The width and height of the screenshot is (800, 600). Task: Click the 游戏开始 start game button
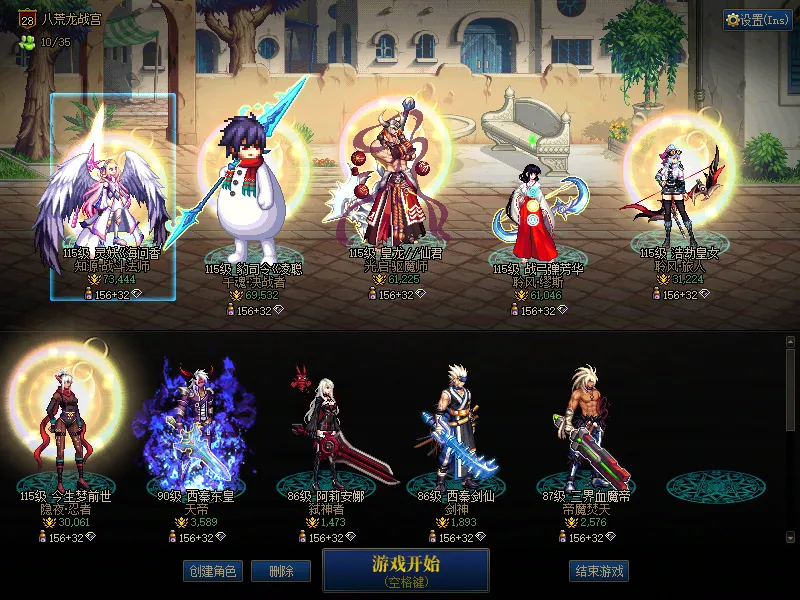(405, 569)
